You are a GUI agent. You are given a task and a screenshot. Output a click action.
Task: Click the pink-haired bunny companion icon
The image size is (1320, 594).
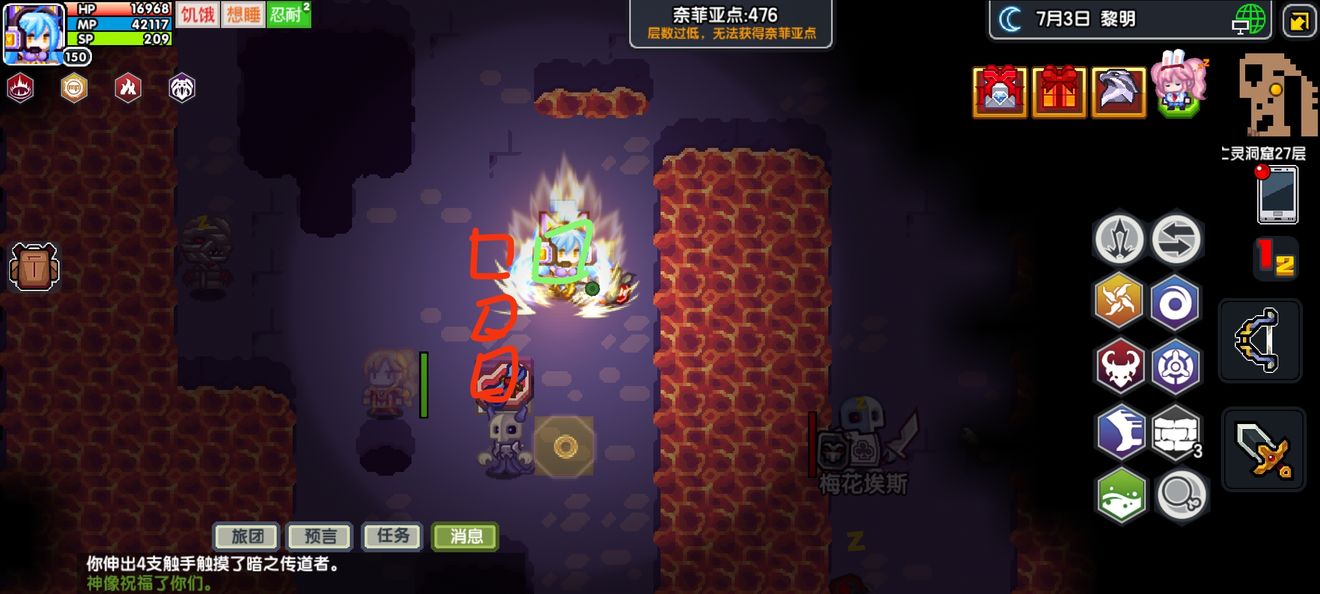1178,86
